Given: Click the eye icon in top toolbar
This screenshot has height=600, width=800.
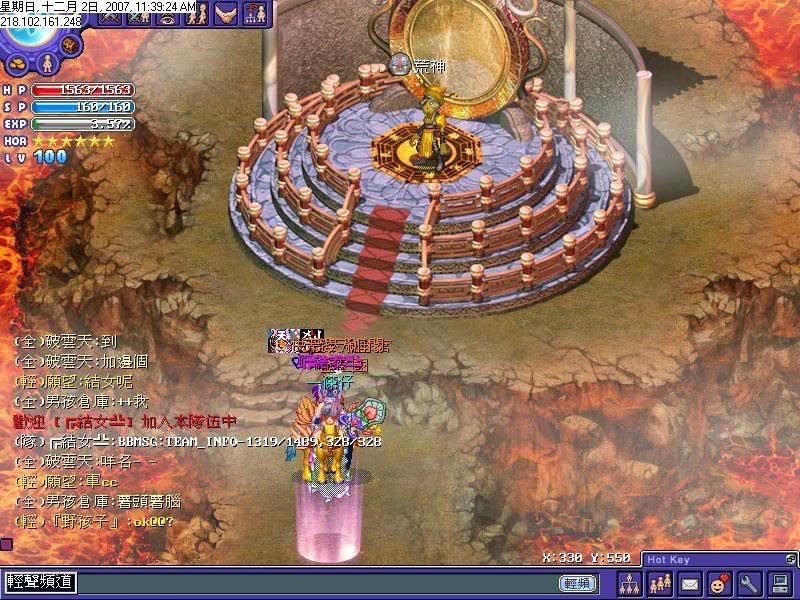Looking at the screenshot, I should point(166,16).
